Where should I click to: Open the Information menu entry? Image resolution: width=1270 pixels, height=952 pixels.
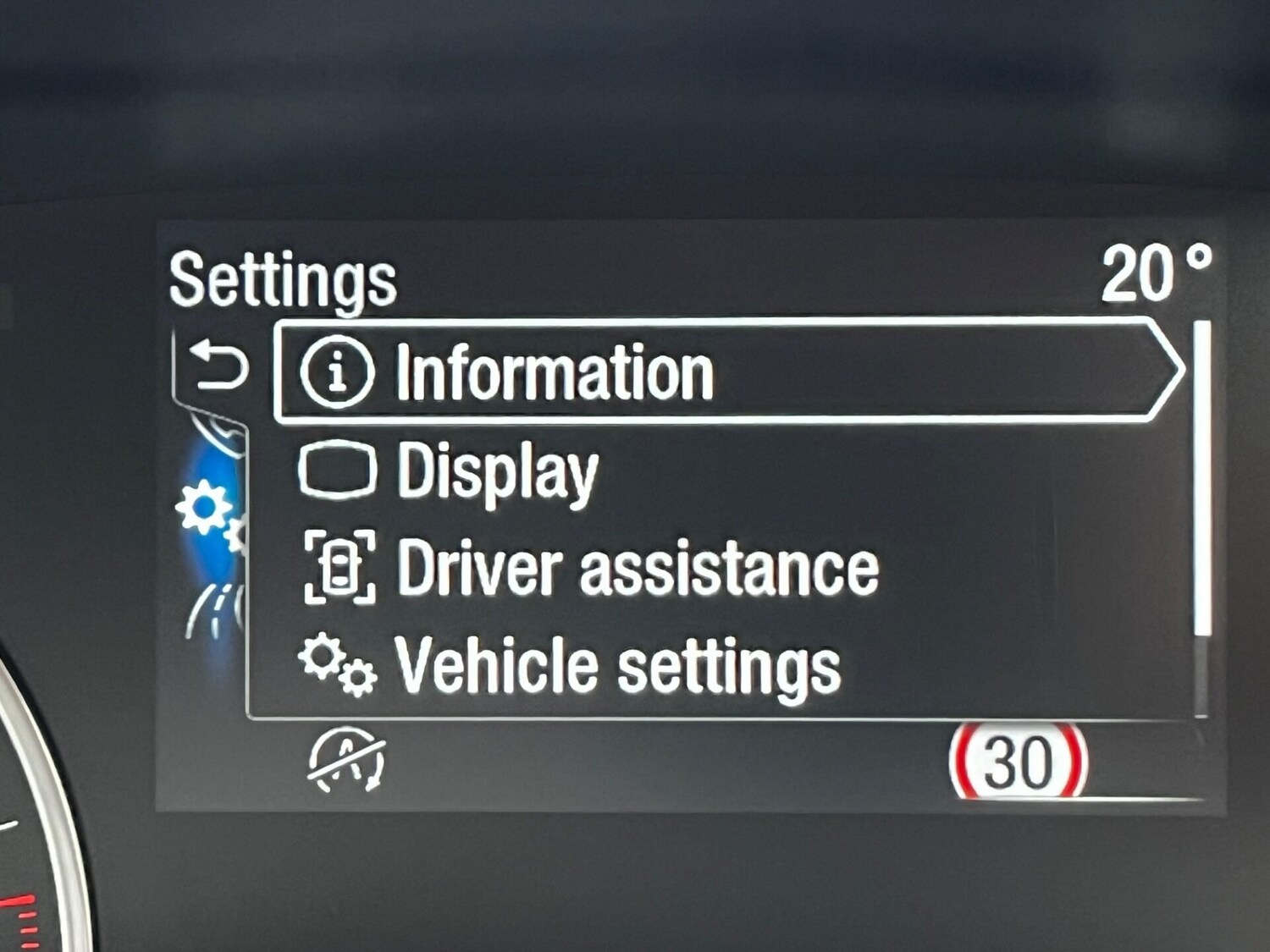coord(555,371)
